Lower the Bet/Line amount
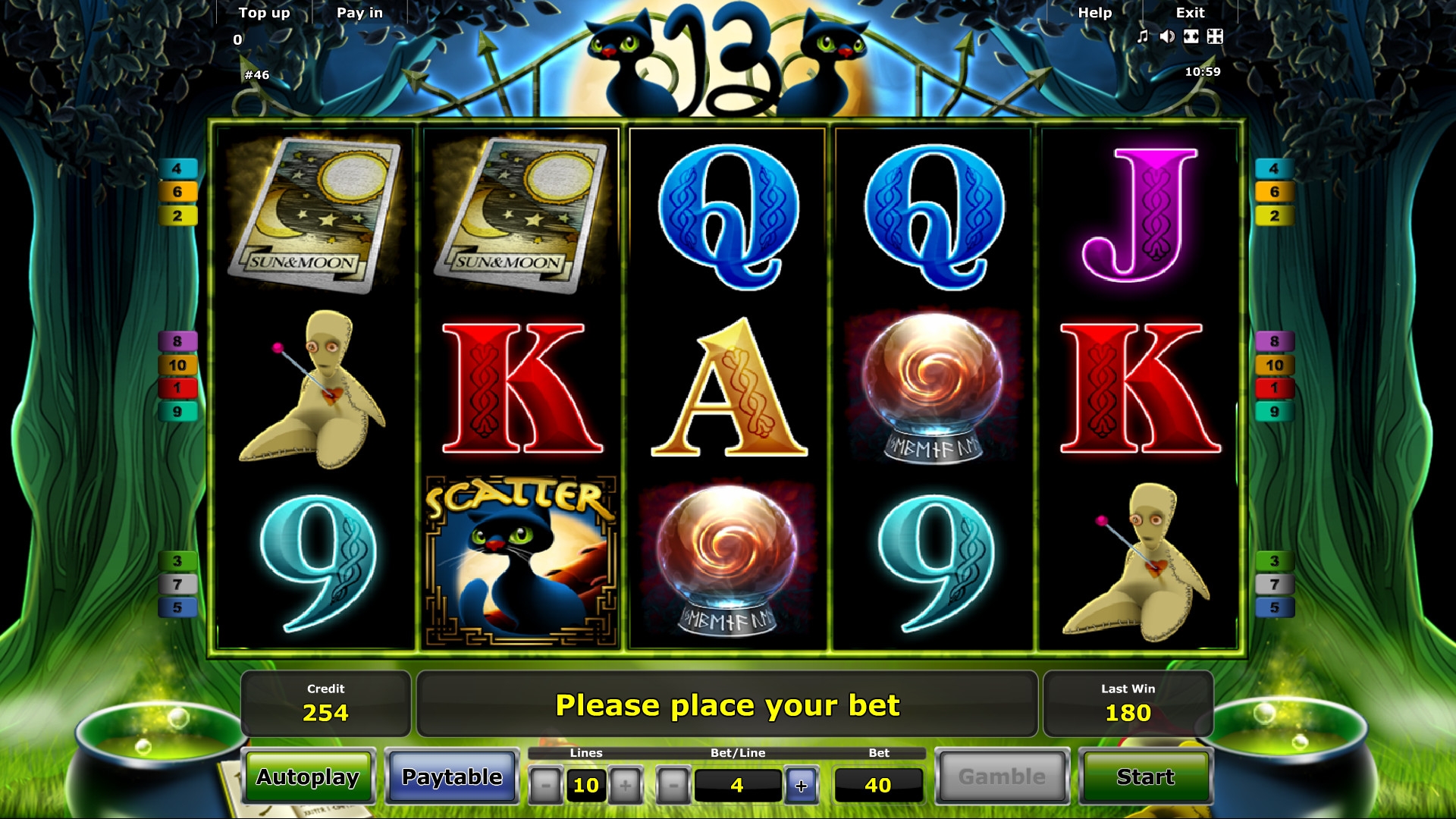Viewport: 1456px width, 819px height. pos(673,786)
